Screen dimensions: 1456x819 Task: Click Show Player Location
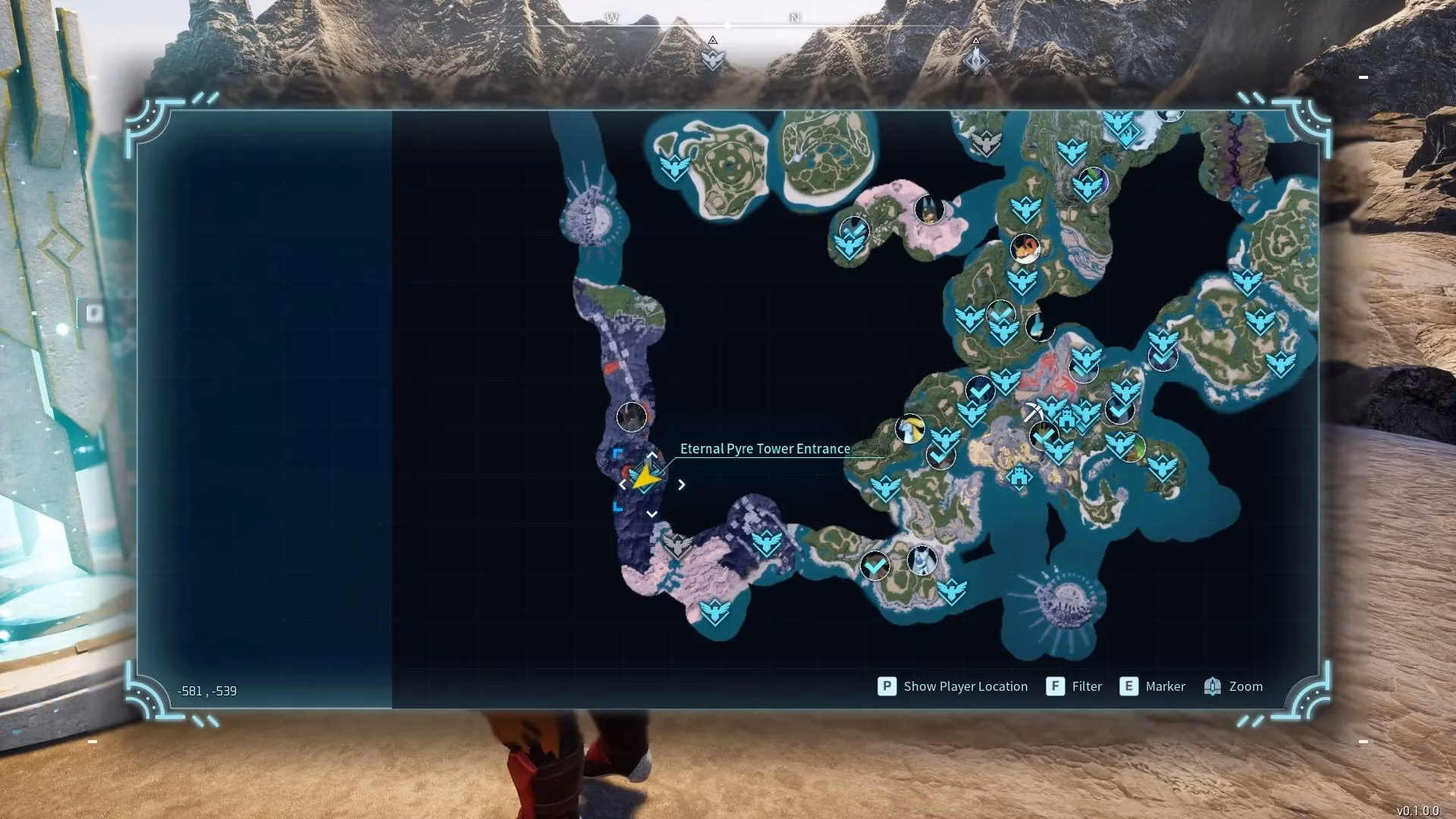click(x=953, y=686)
